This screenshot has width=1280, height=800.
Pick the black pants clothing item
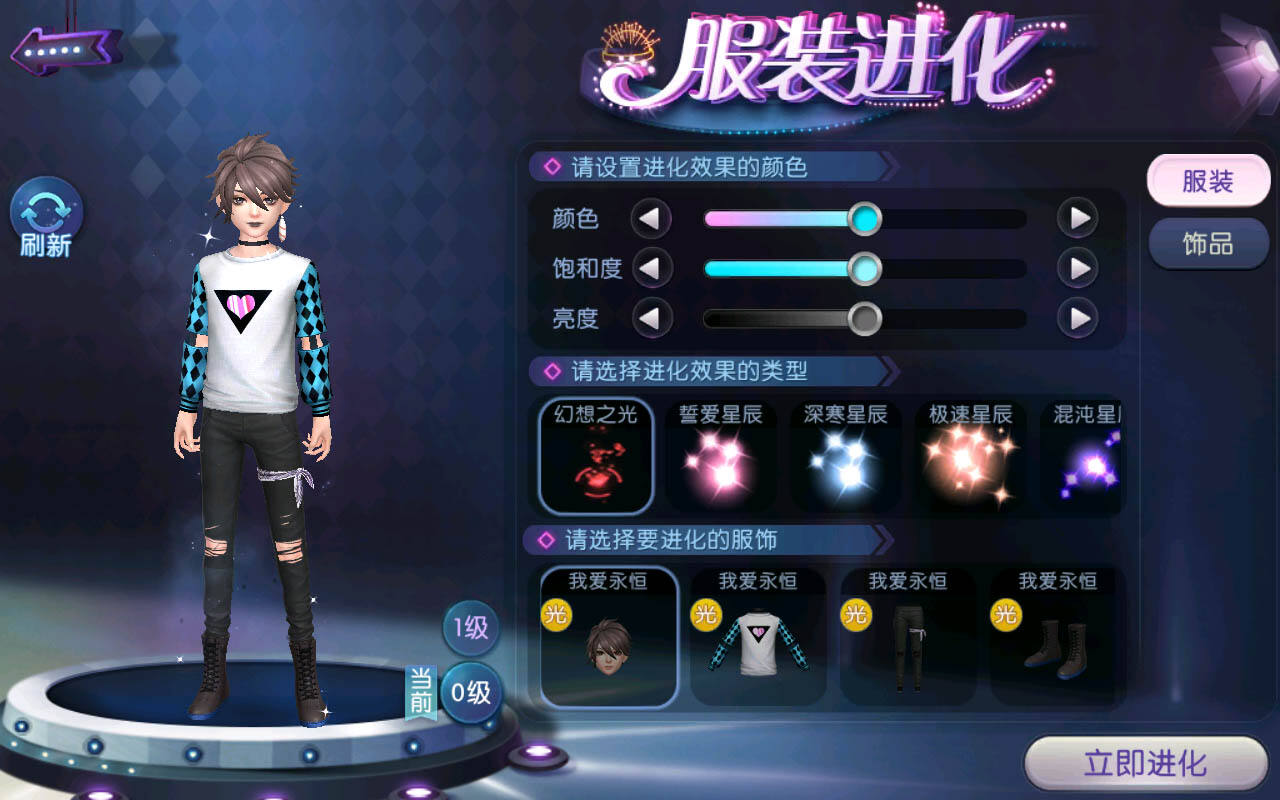click(908, 637)
